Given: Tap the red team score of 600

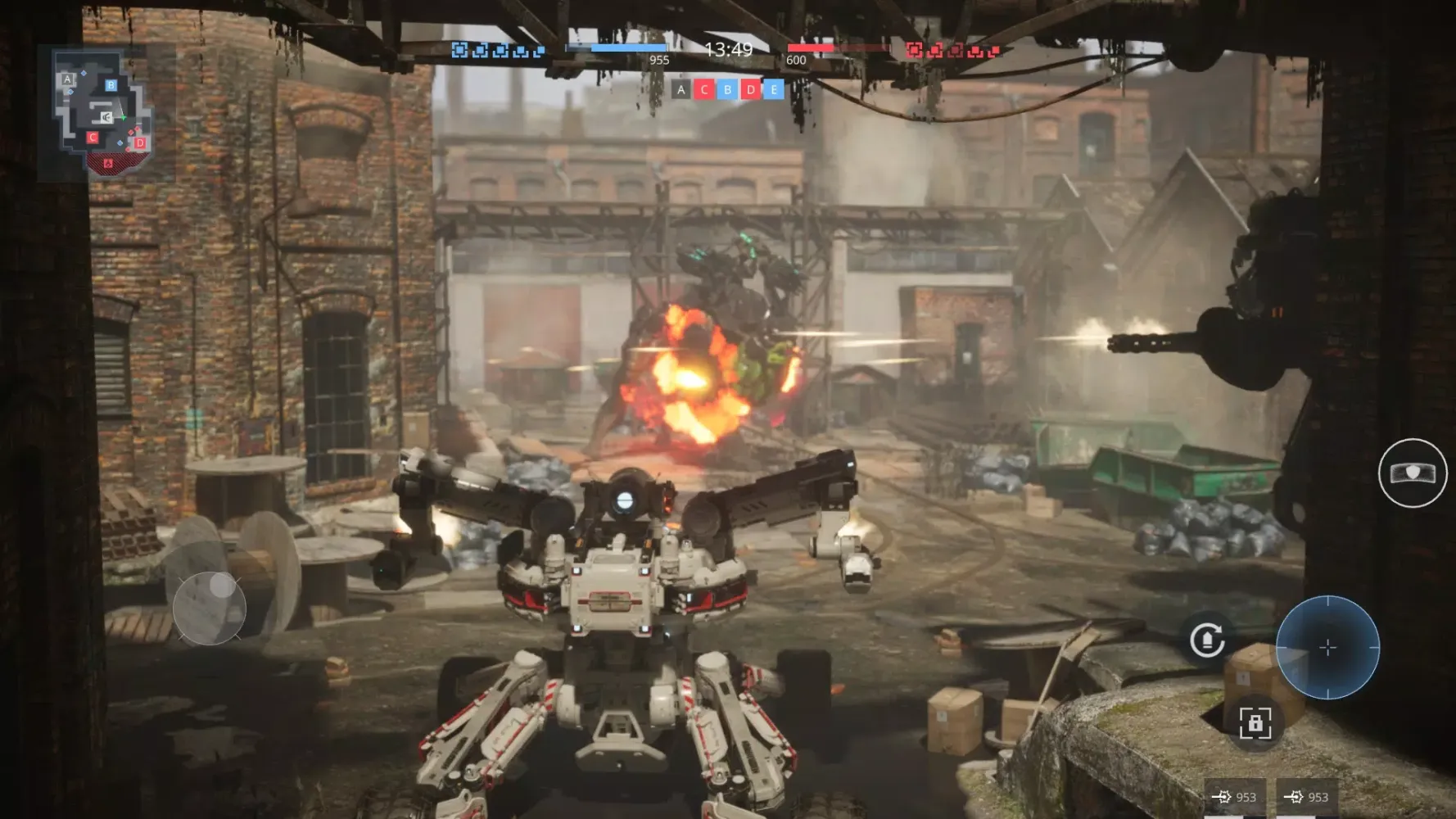Looking at the screenshot, I should 797,61.
